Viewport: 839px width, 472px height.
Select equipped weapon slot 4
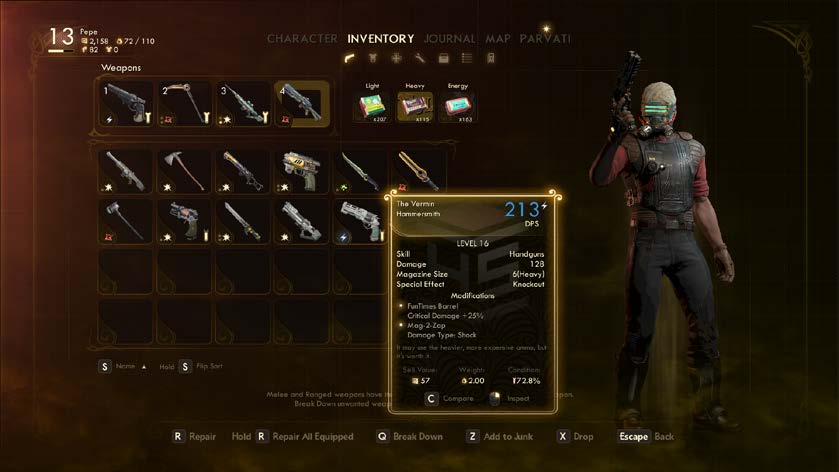302,105
